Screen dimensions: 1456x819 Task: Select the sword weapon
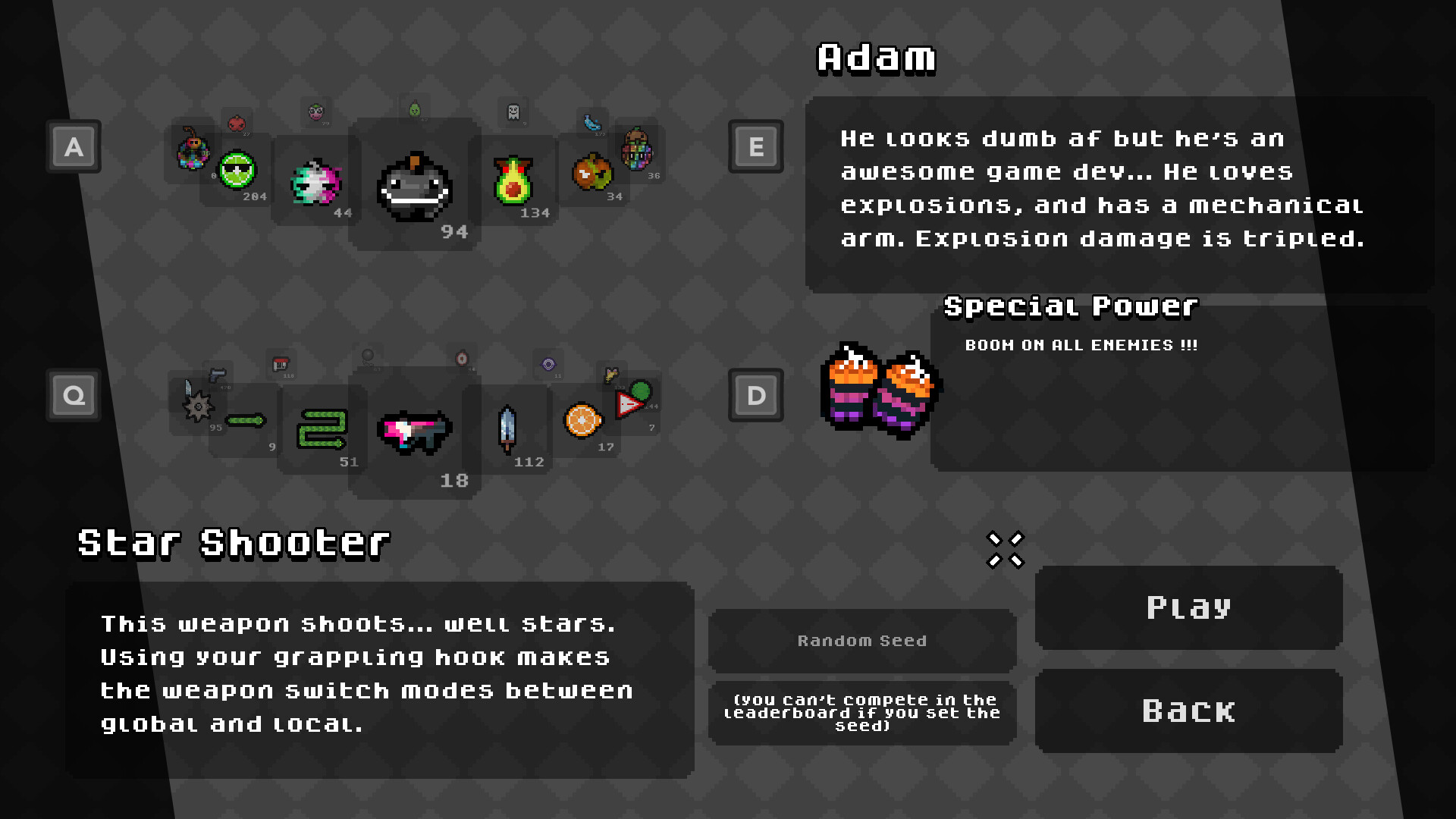point(508,428)
